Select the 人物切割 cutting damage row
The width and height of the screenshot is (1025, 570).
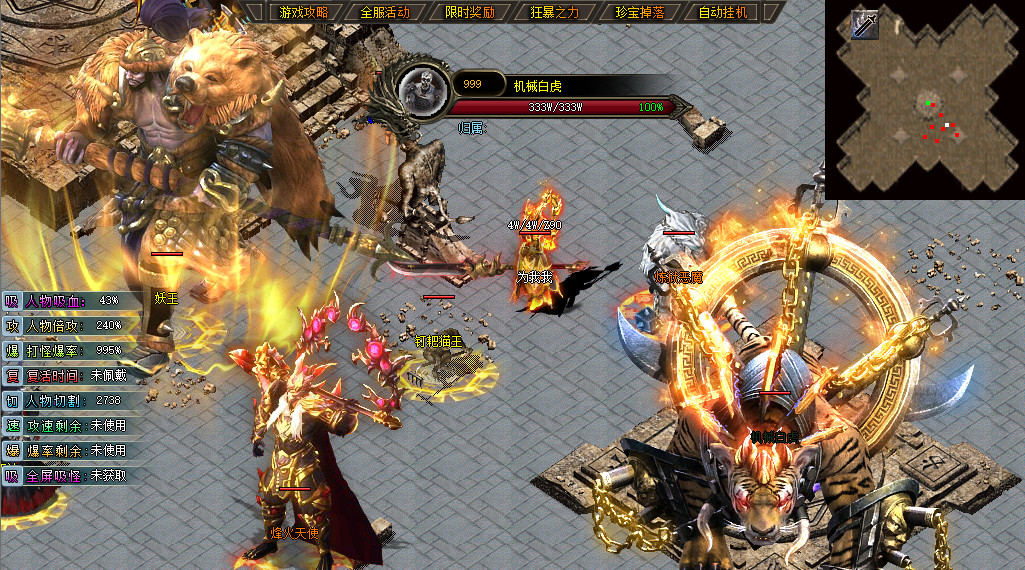(x=70, y=401)
